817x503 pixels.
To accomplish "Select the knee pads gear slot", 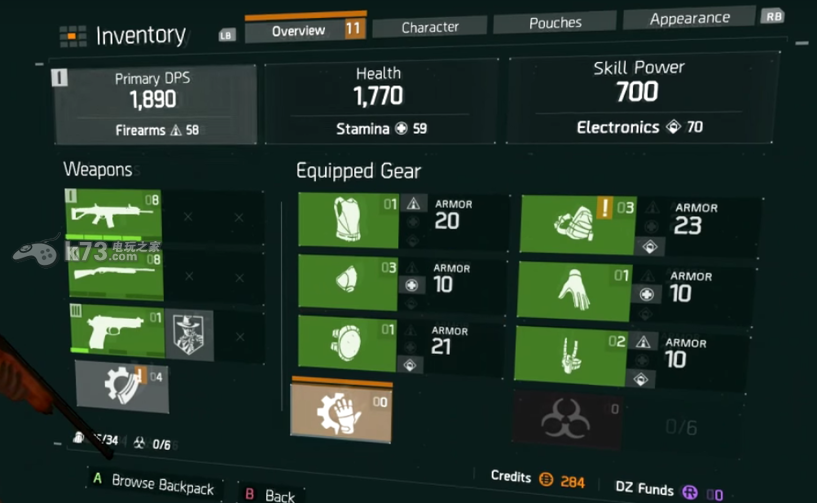I will 348,345.
